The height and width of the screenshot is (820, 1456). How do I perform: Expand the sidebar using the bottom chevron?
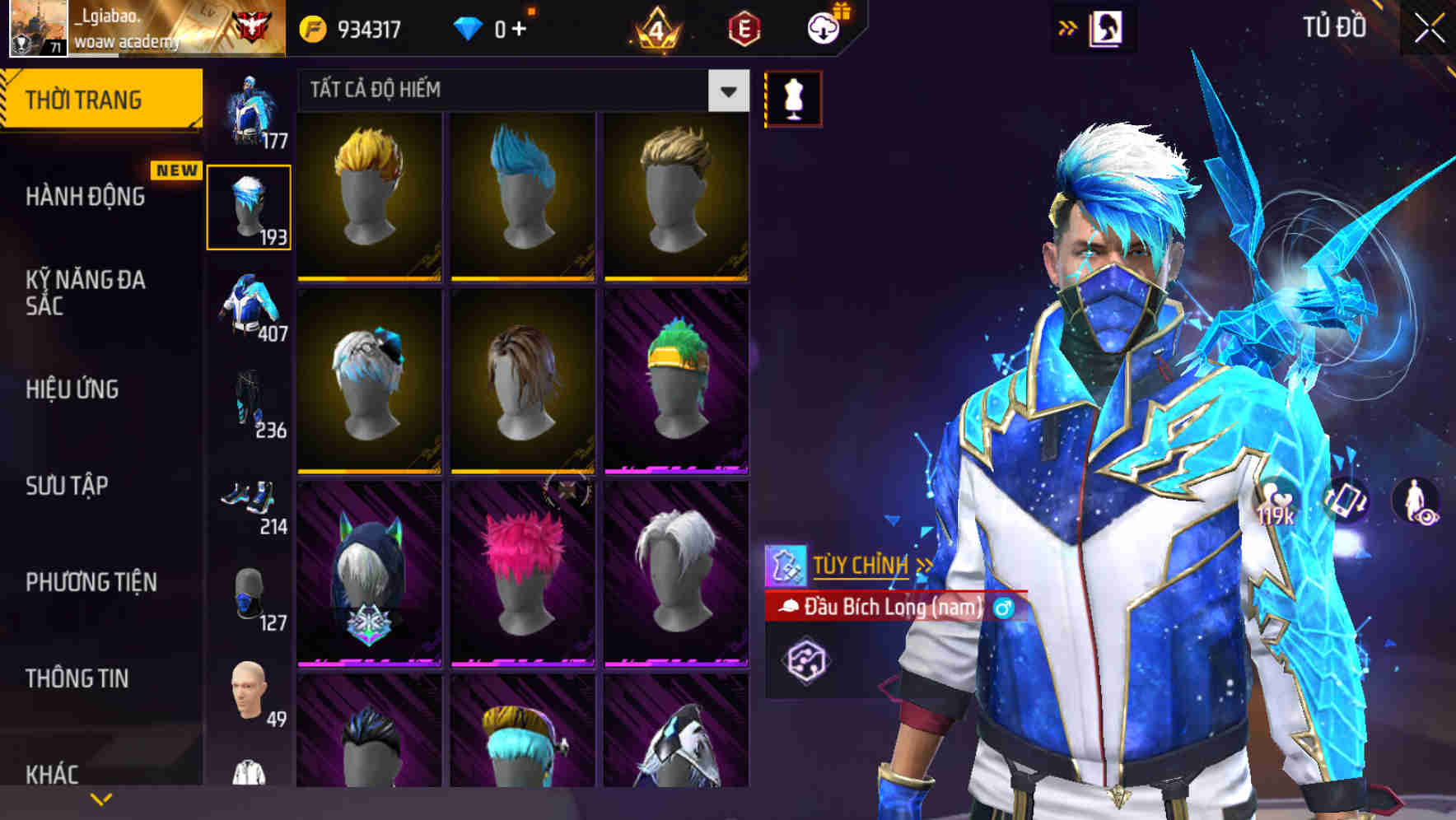(x=101, y=797)
